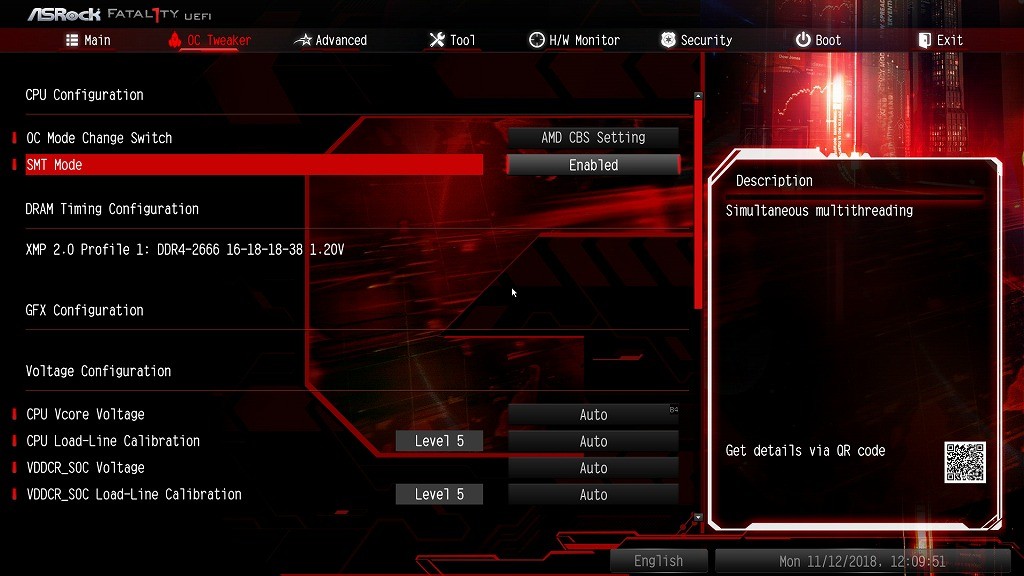Open the Security tab

[696, 40]
